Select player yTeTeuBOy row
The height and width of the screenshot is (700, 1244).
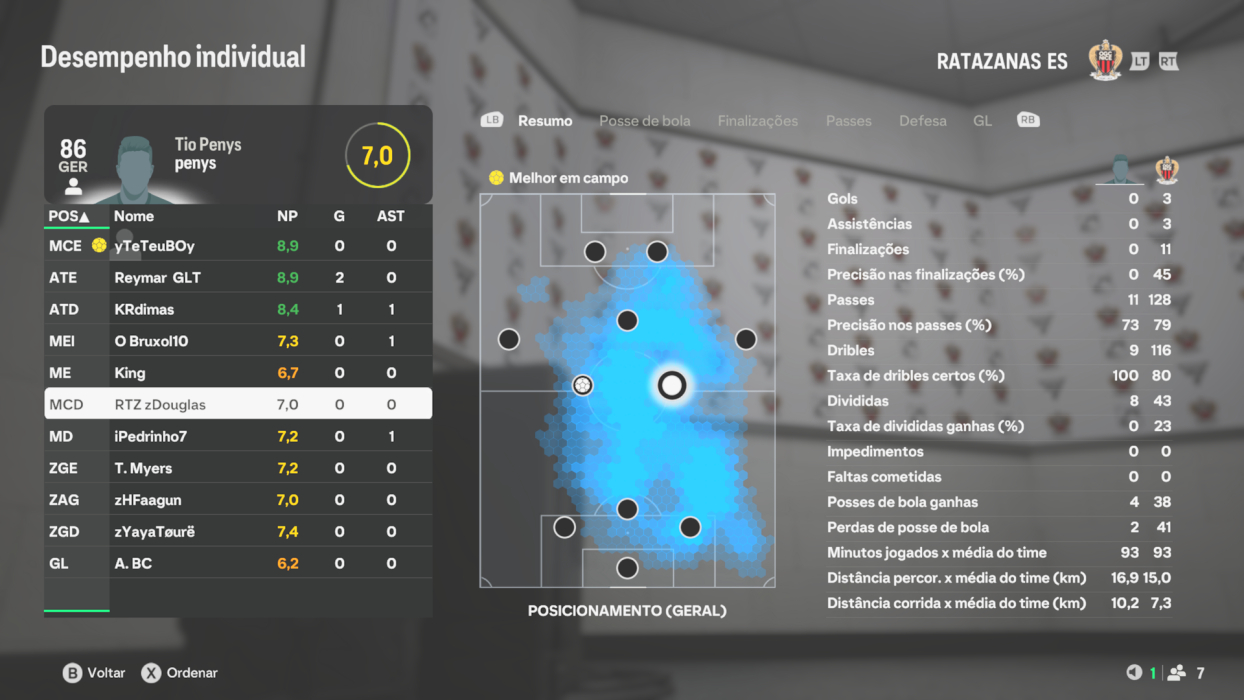(238, 246)
